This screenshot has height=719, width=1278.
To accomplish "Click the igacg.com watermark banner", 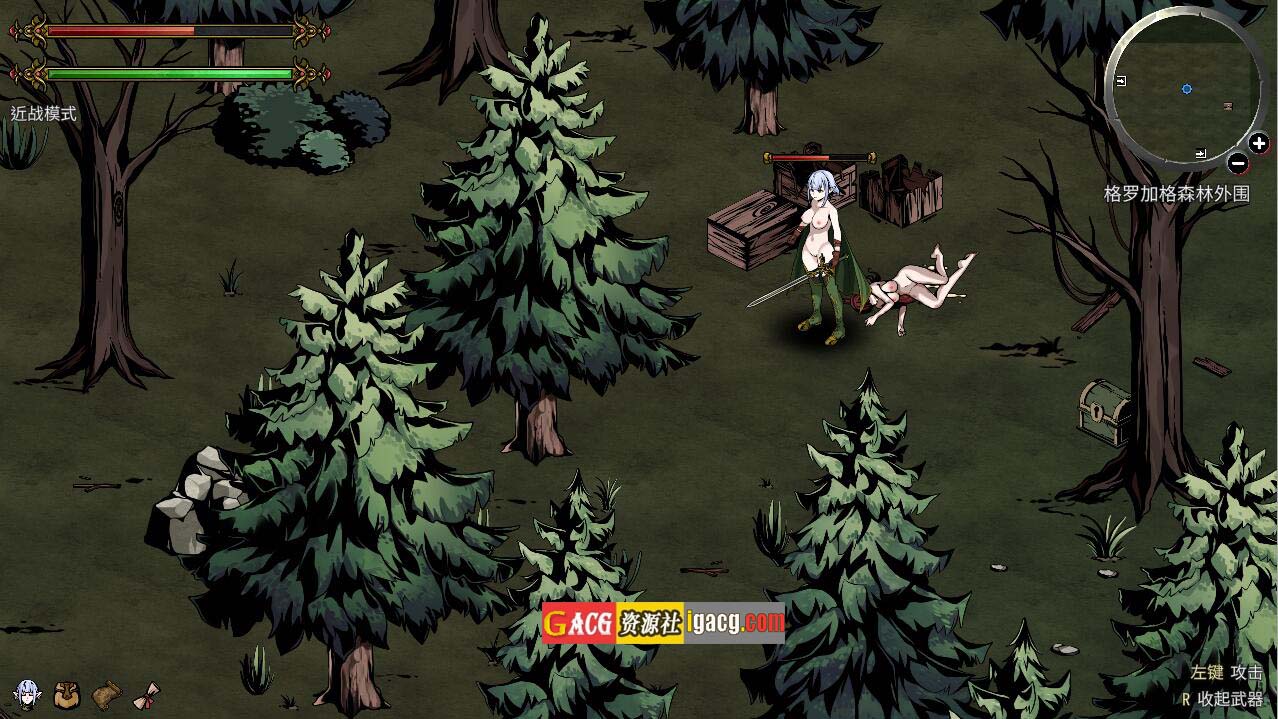I will click(663, 622).
